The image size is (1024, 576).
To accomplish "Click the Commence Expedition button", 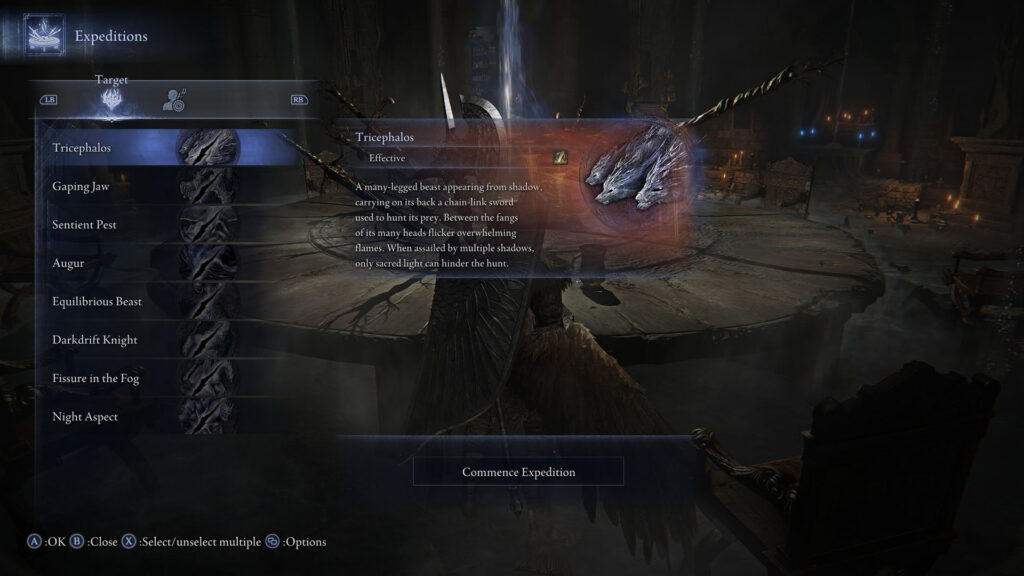I will 518,472.
